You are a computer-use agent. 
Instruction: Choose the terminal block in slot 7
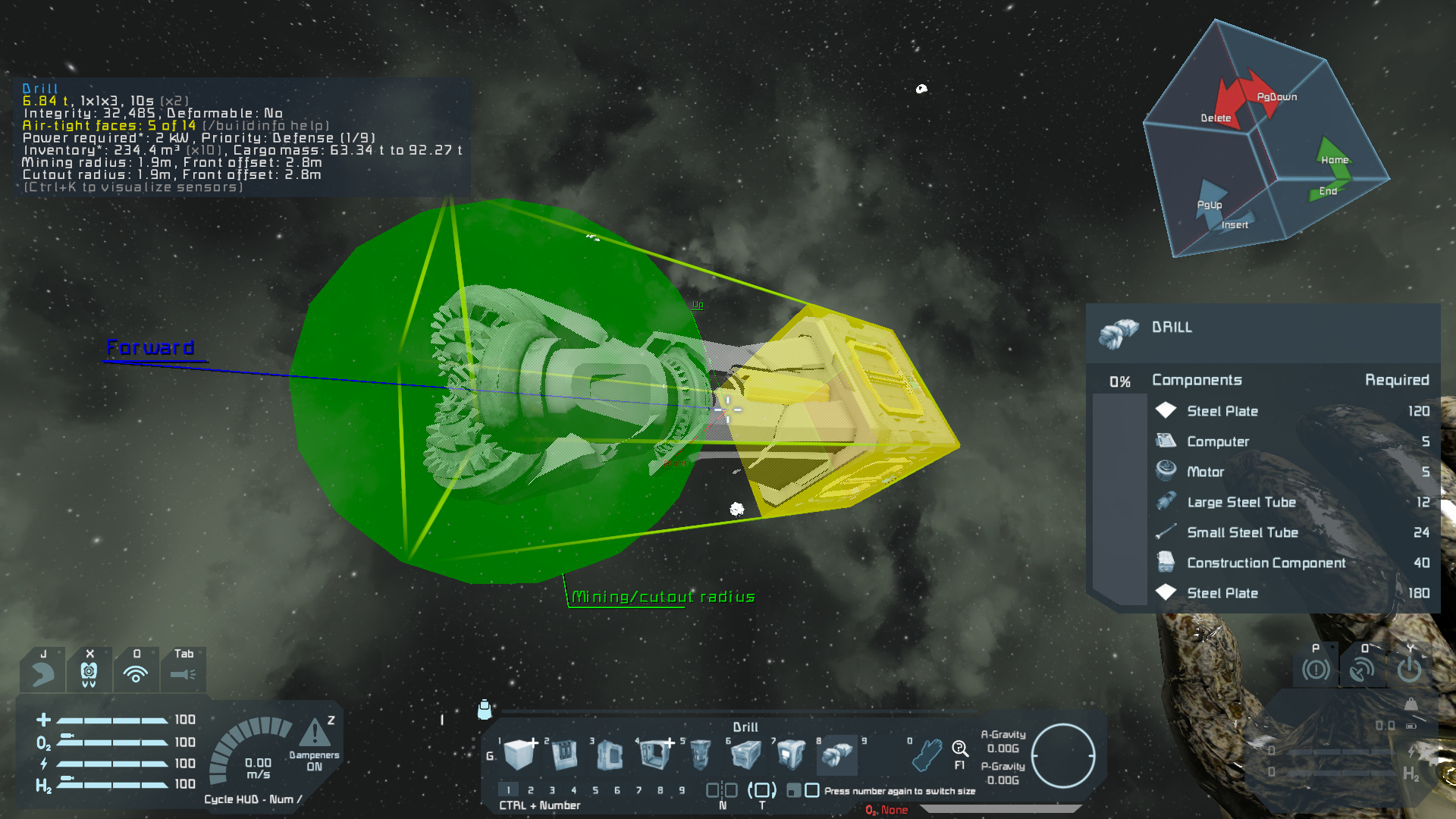coord(791,755)
